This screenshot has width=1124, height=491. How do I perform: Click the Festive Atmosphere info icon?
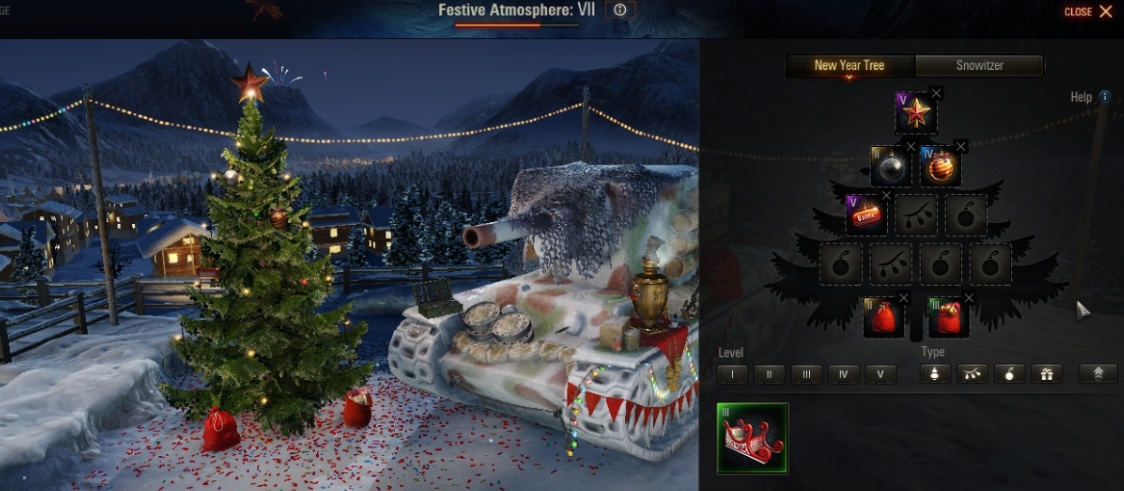(x=620, y=10)
